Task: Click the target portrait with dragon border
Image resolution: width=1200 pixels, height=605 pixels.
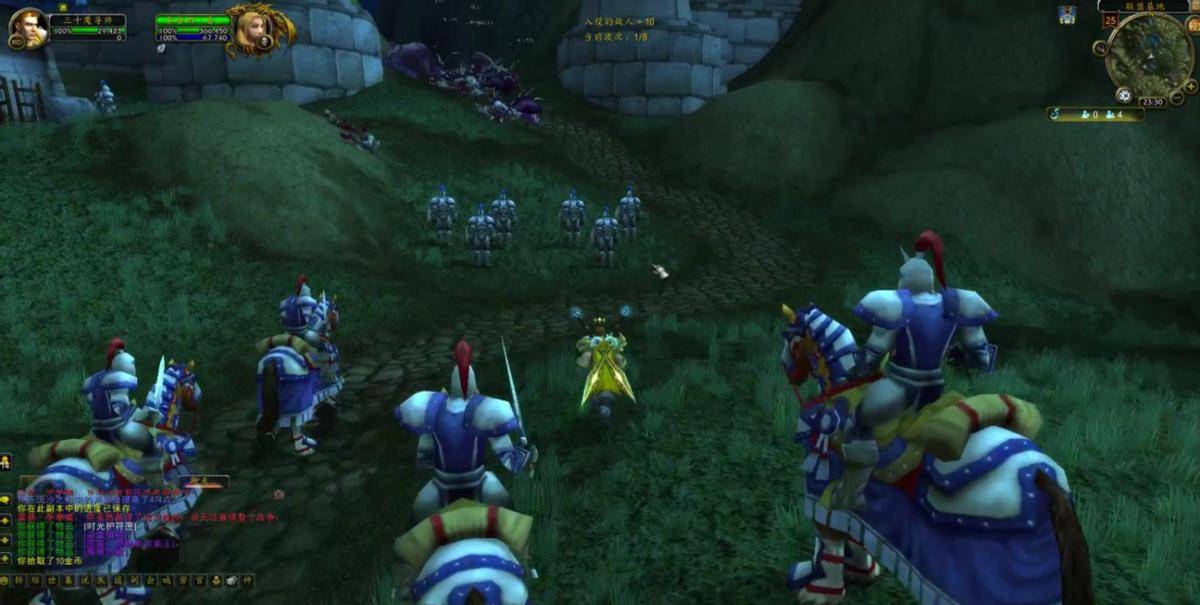Action: [x=257, y=29]
